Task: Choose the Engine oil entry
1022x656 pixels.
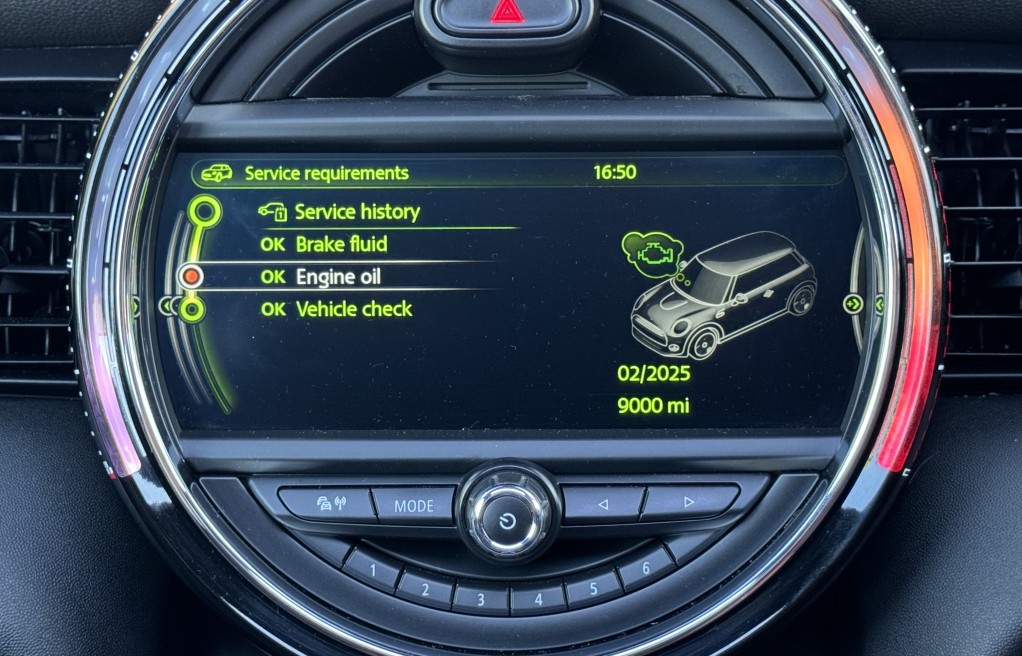Action: [337, 277]
